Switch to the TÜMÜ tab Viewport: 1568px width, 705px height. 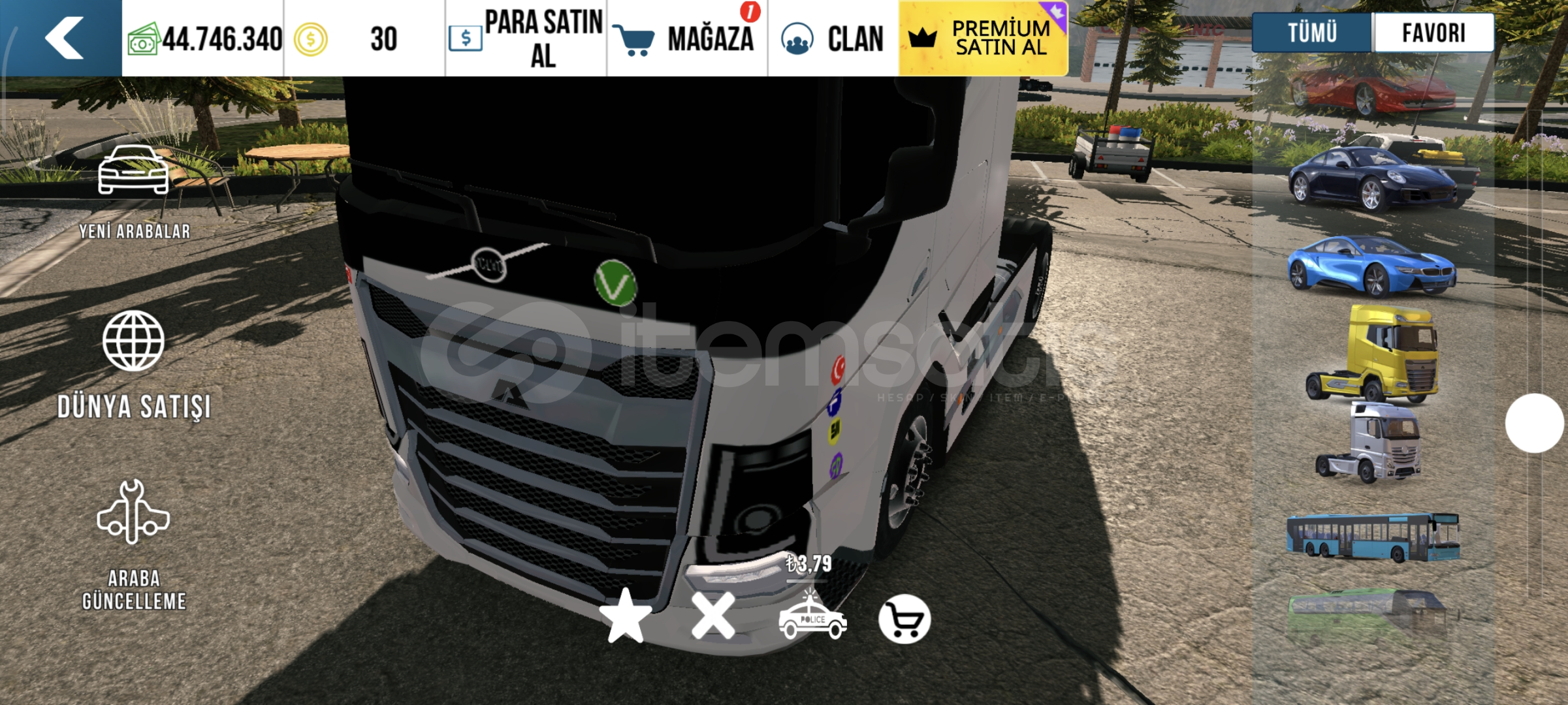coord(1314,31)
